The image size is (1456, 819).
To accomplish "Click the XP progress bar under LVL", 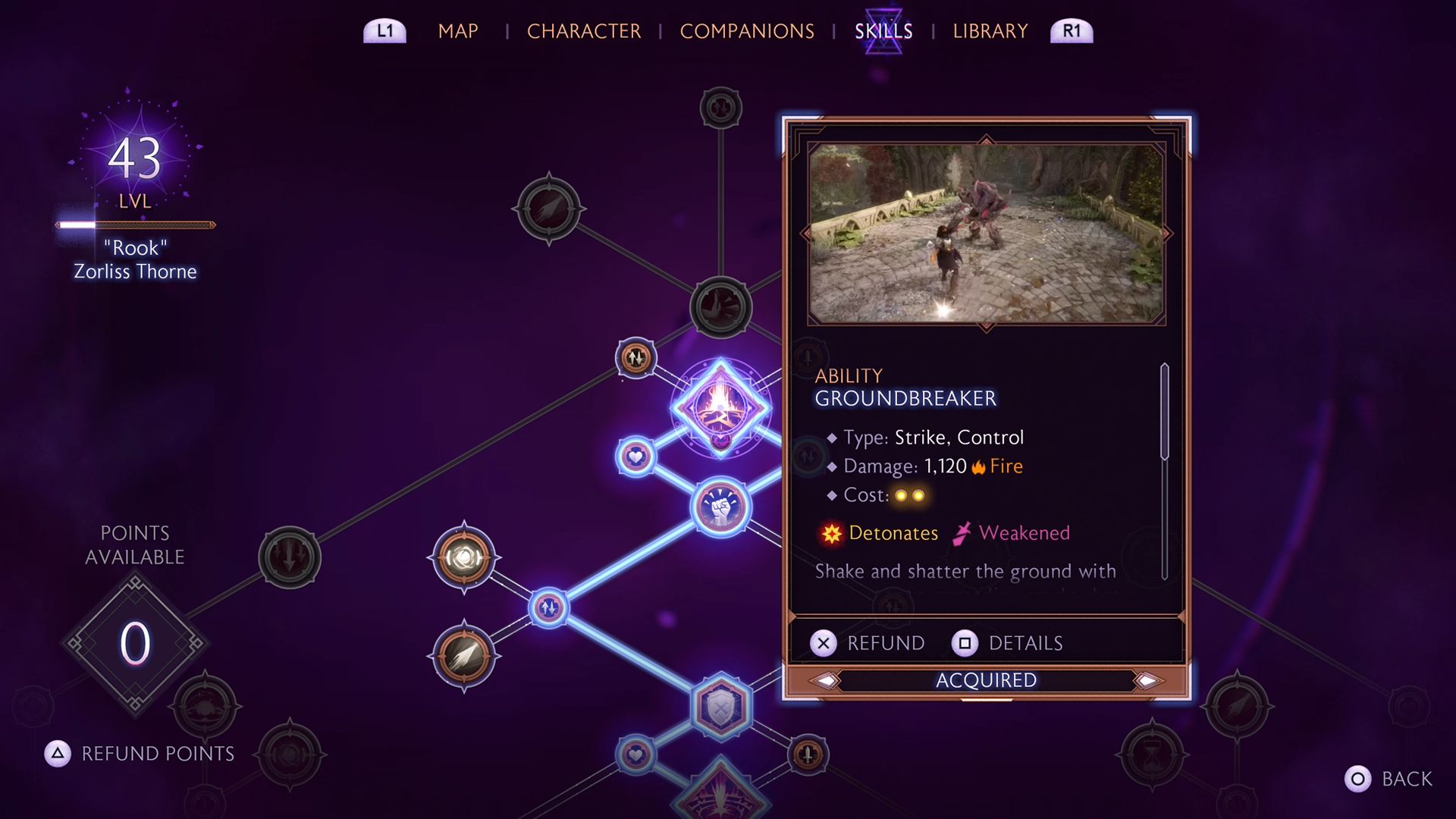I will (x=135, y=224).
